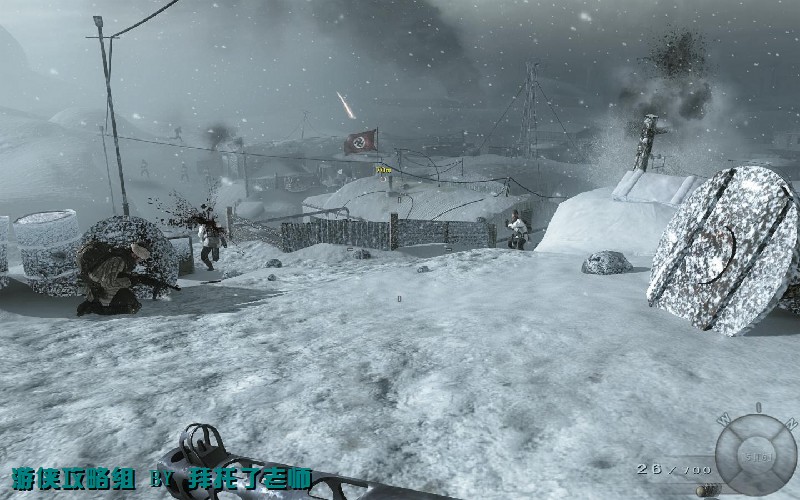
Task: Click the circular compass dial
Action: (756, 455)
